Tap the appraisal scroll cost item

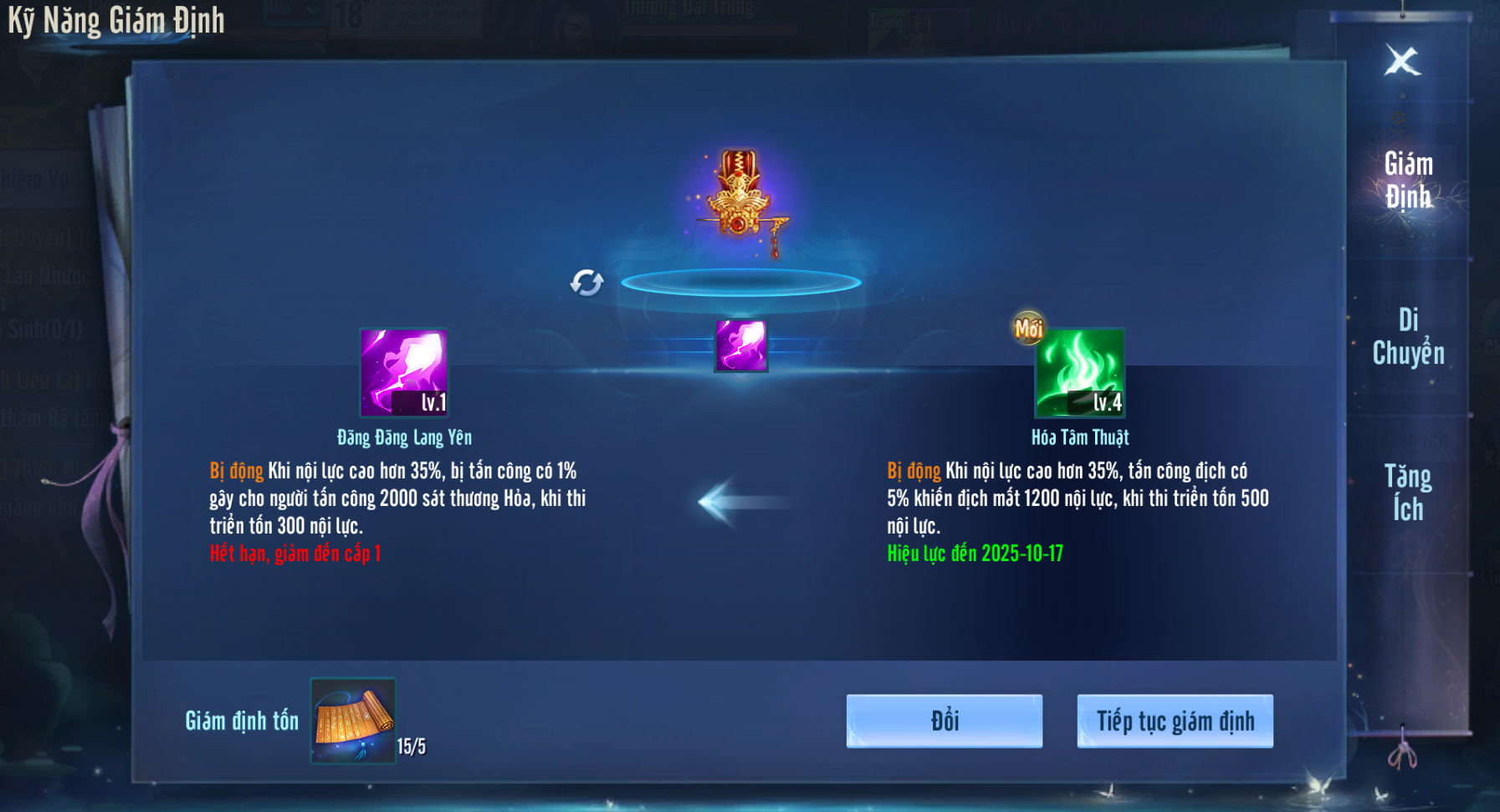pyautogui.click(x=353, y=720)
